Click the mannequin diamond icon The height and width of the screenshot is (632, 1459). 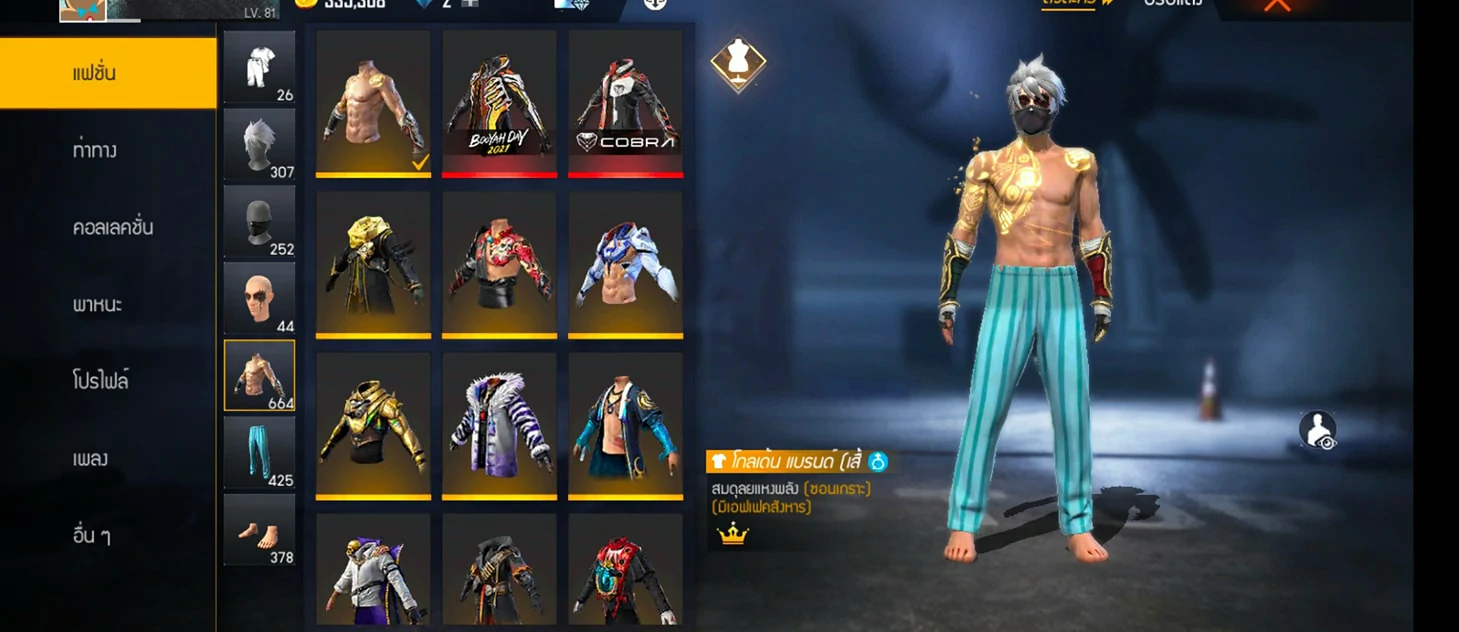[738, 64]
